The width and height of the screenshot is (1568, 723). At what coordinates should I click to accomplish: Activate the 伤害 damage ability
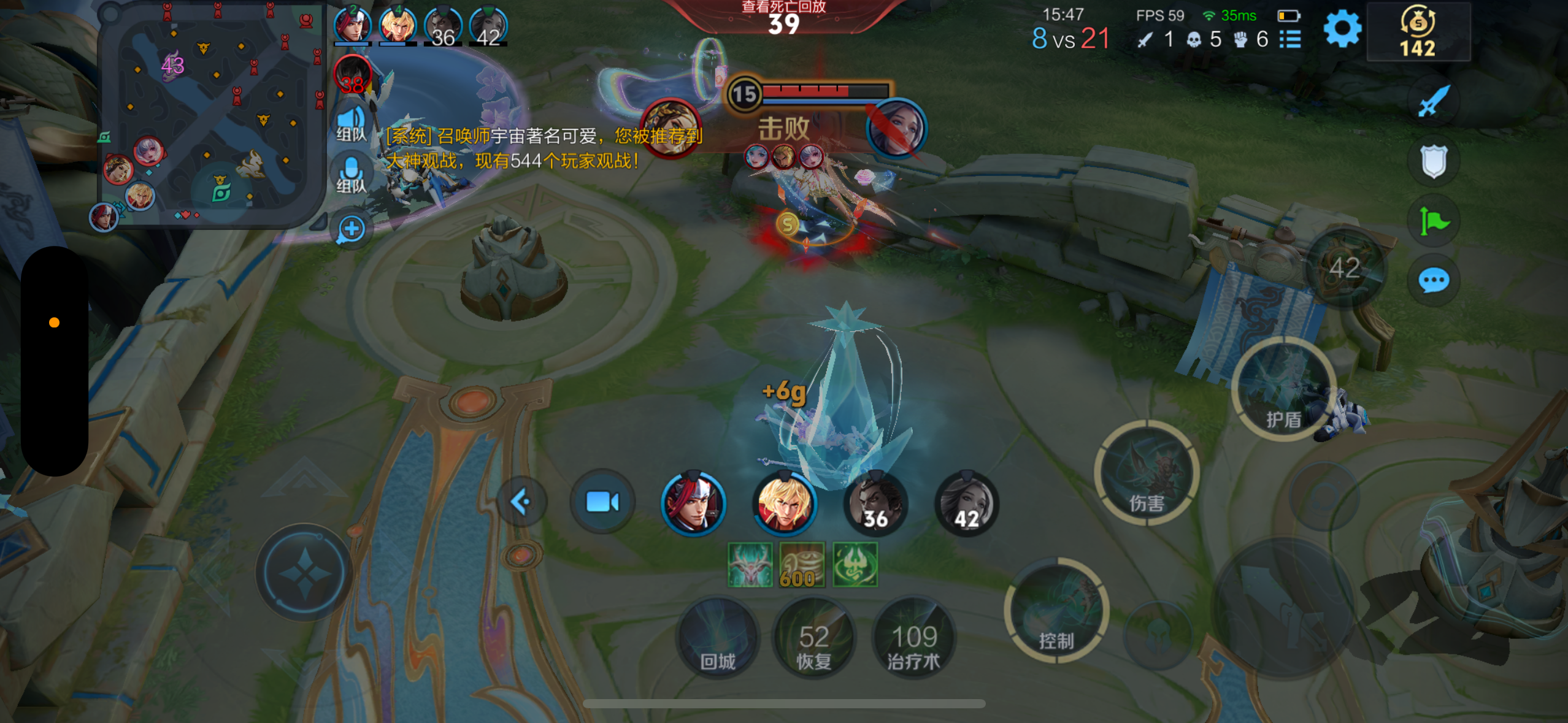[x=1146, y=473]
